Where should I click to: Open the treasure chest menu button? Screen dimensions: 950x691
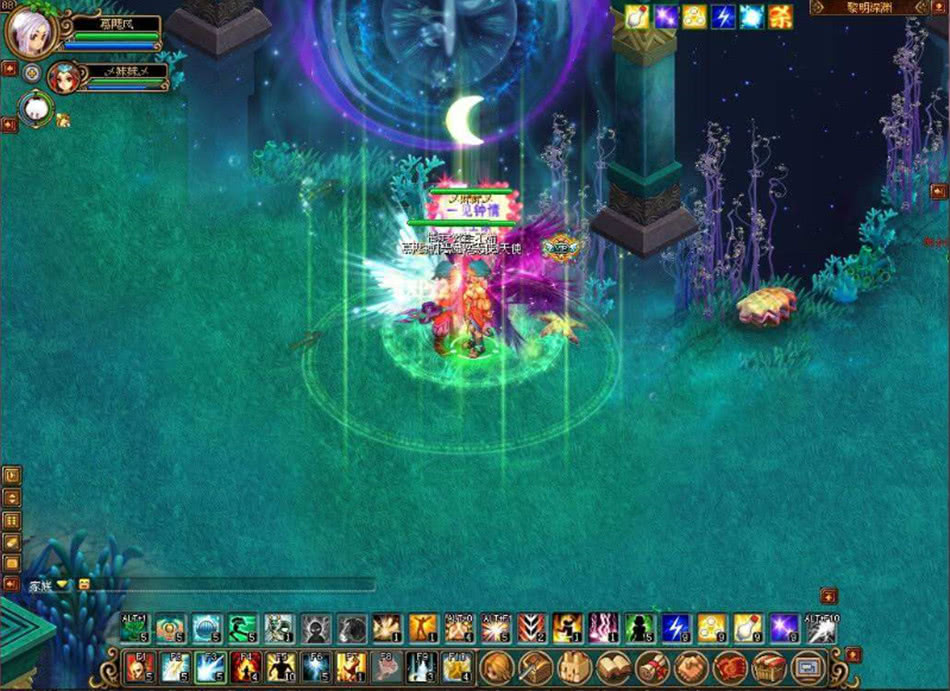[768, 667]
